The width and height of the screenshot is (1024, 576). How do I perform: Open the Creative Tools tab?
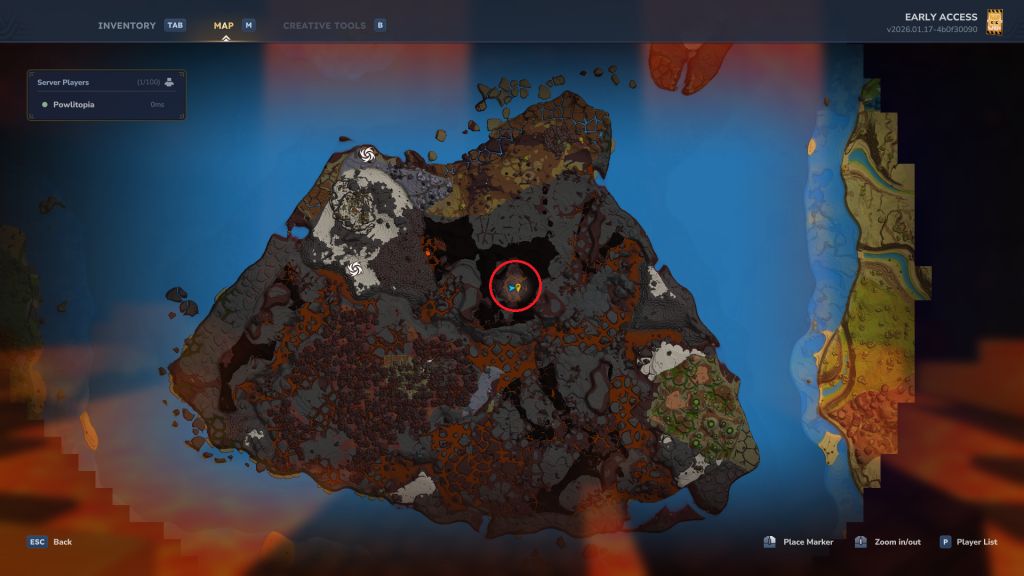click(325, 25)
